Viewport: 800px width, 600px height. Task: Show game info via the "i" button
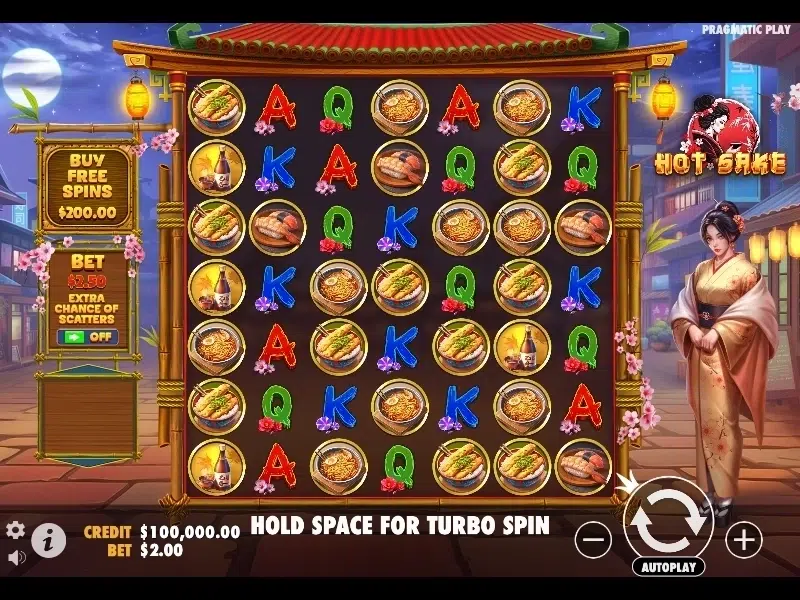coord(48,541)
